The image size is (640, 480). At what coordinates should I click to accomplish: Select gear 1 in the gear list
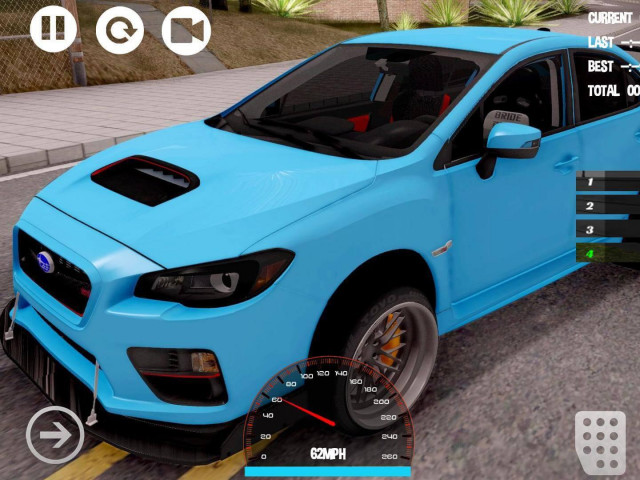(607, 182)
